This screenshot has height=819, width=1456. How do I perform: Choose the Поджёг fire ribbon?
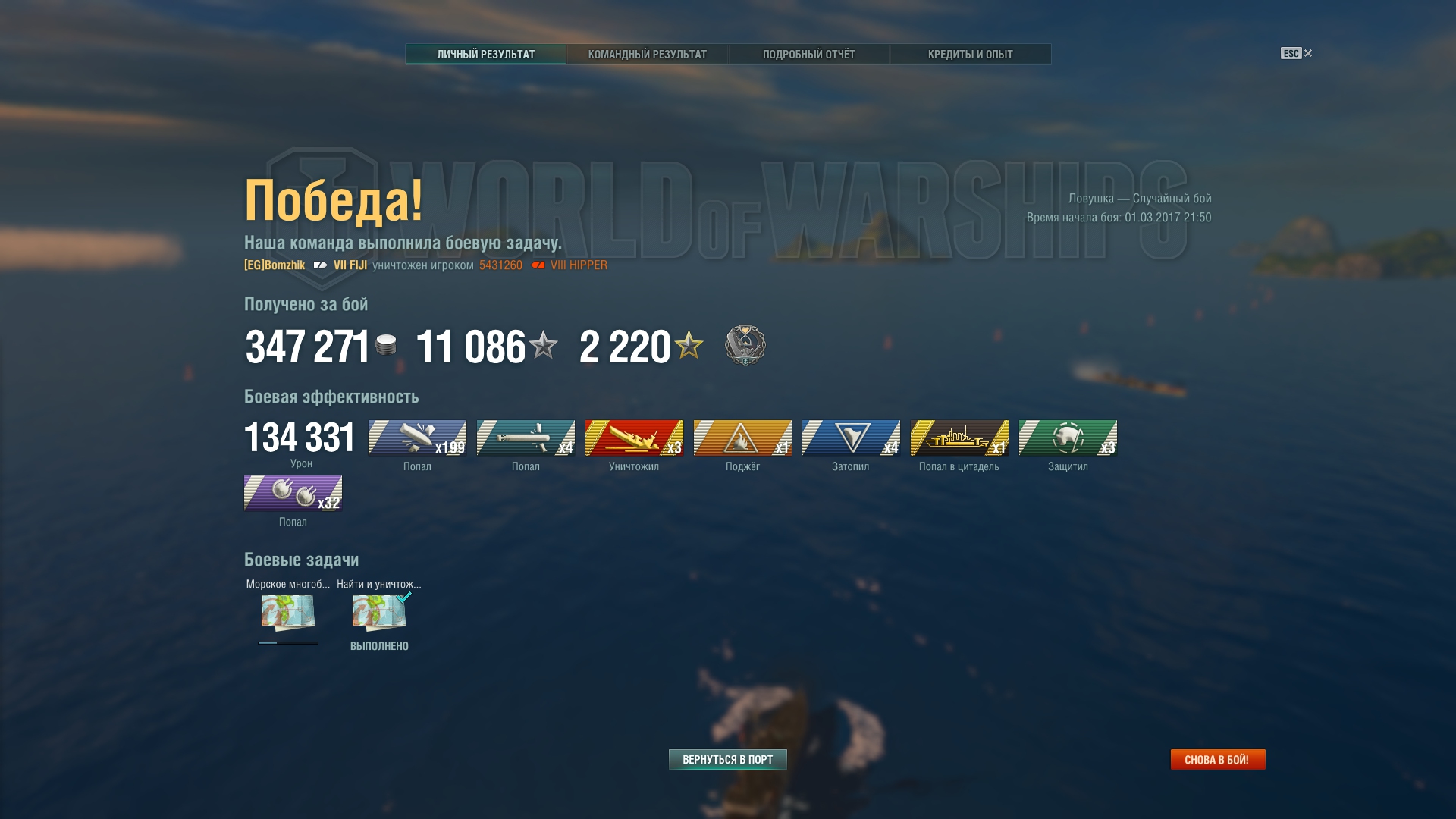click(742, 438)
